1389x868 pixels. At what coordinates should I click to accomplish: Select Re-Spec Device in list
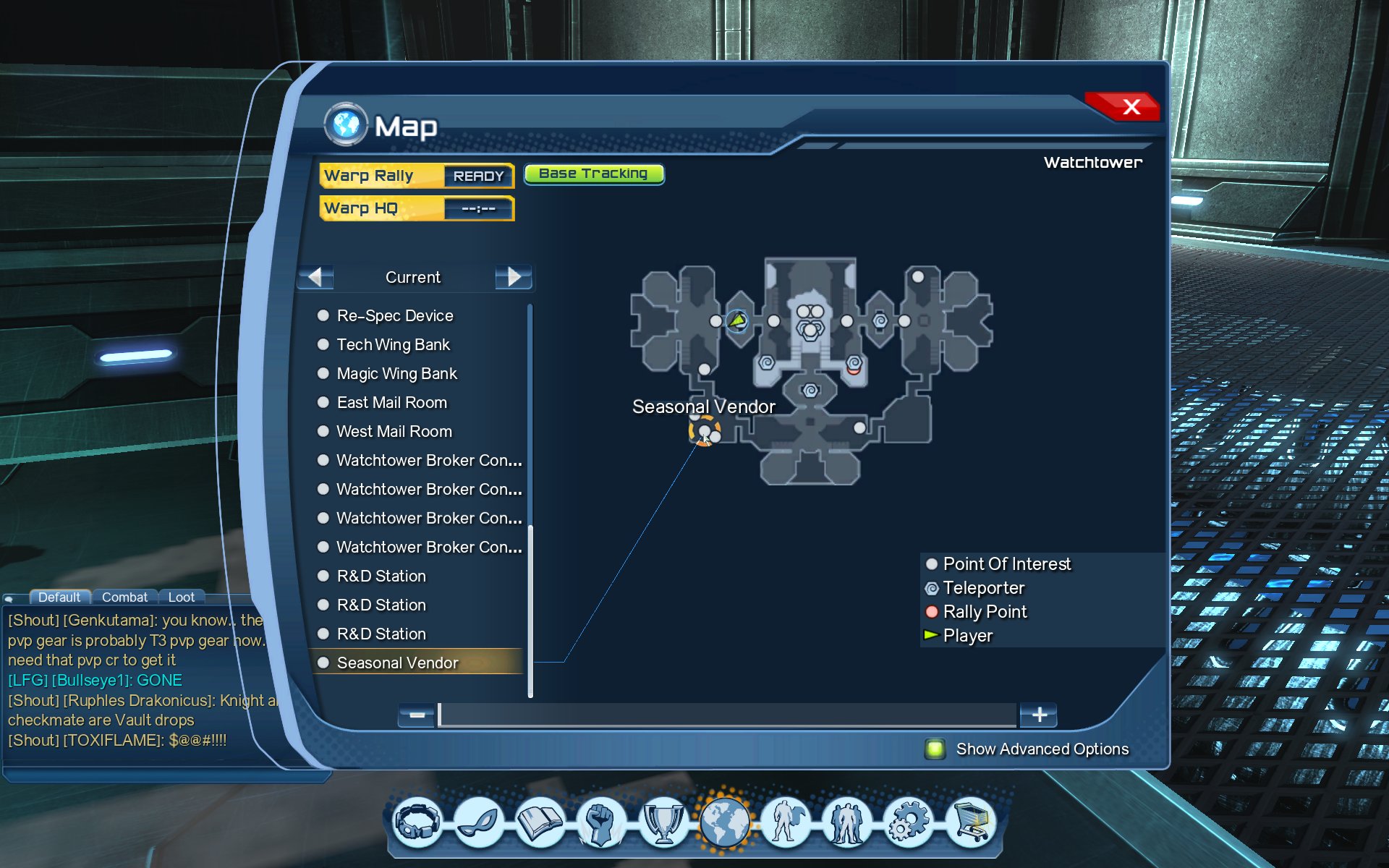[395, 315]
